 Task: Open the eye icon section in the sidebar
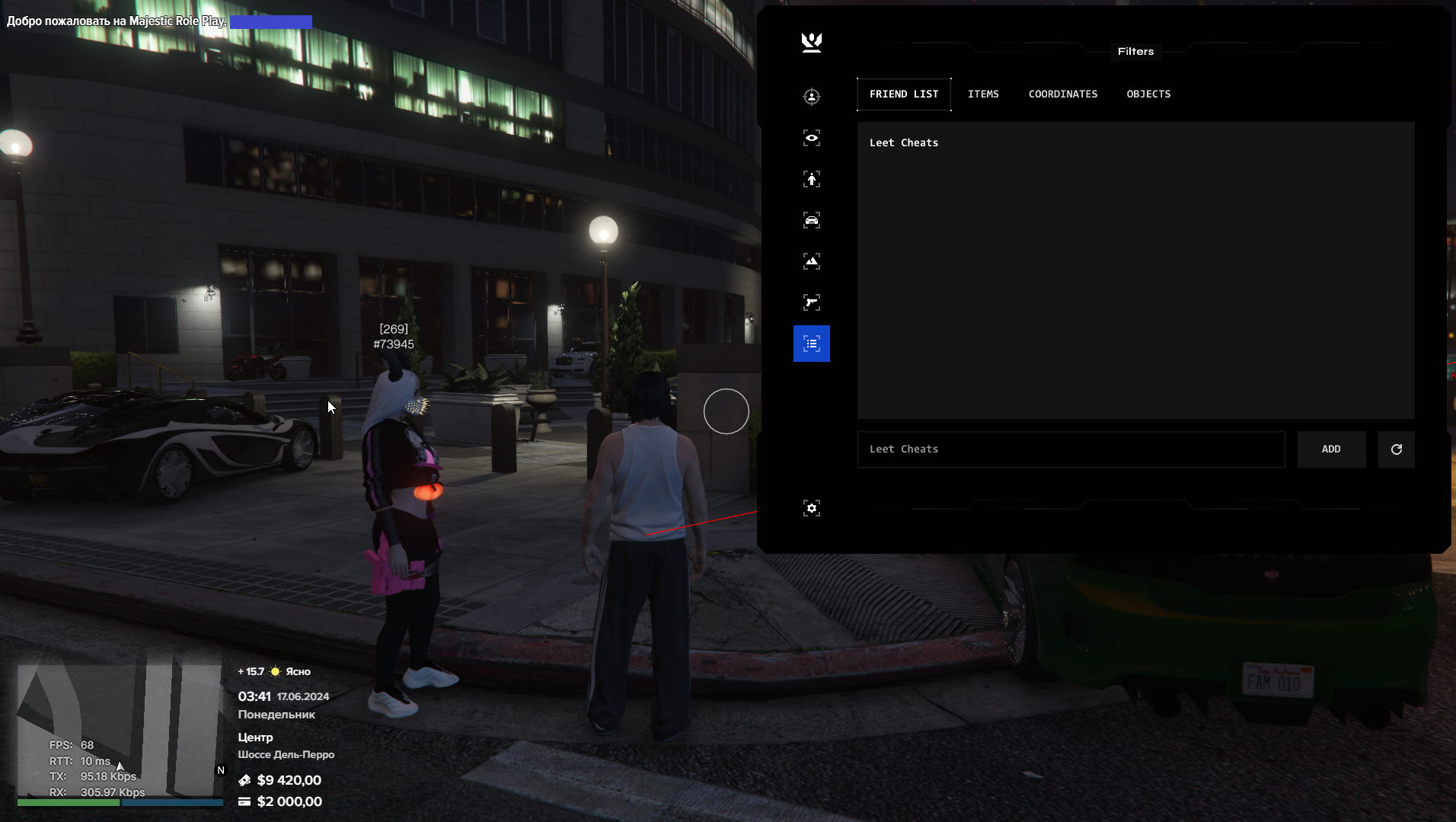coord(812,138)
